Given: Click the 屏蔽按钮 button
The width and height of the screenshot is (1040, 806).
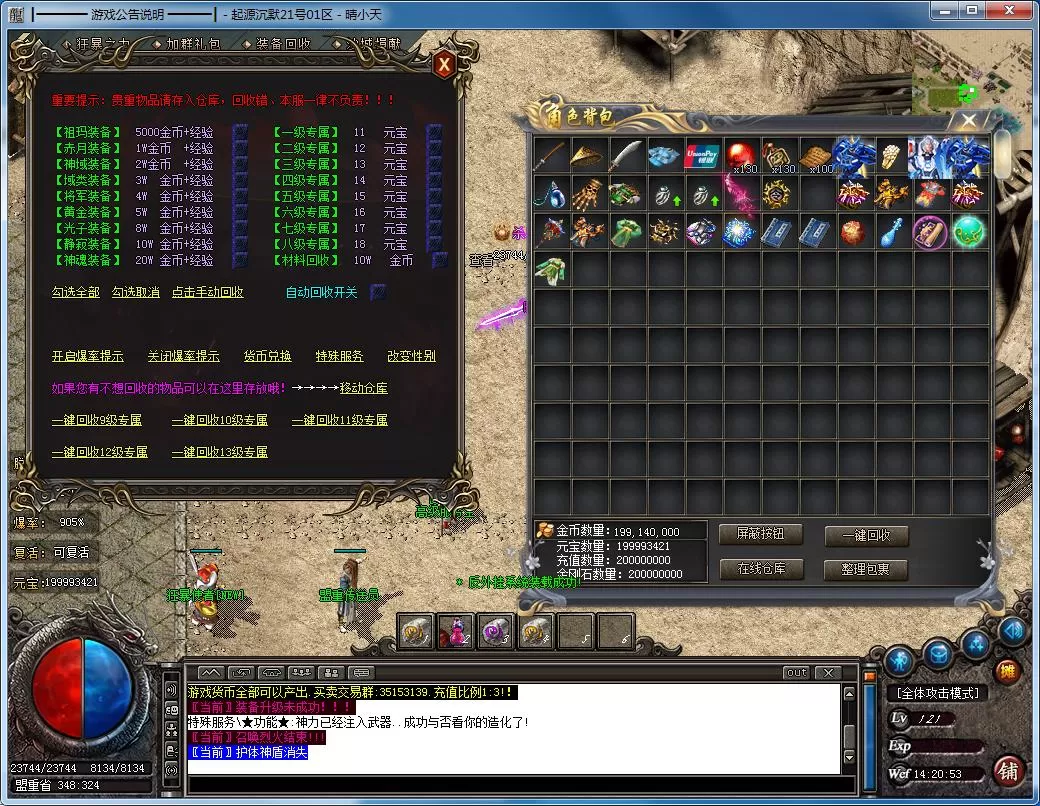Looking at the screenshot, I should (761, 535).
